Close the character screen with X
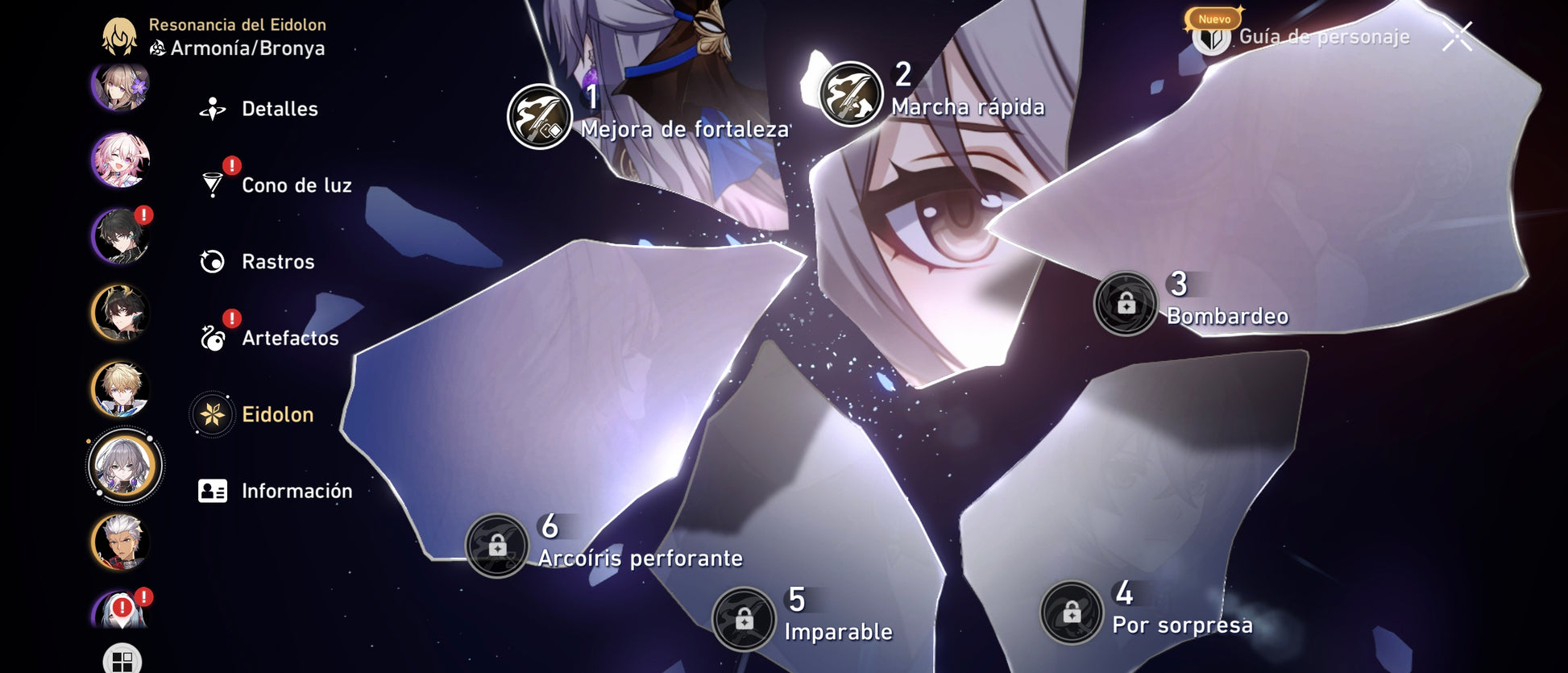The height and width of the screenshot is (673, 1568). tap(1457, 36)
